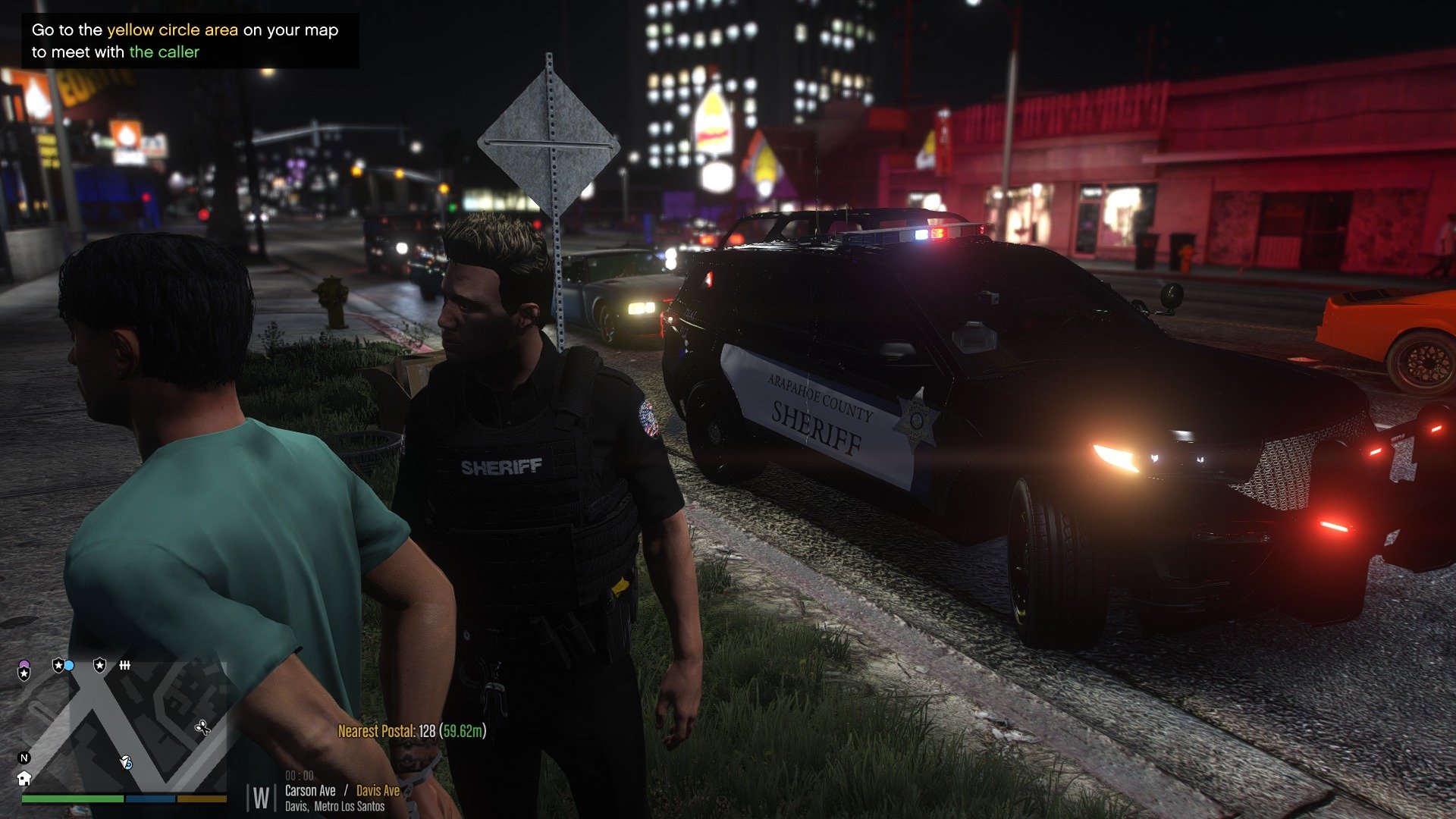Viewport: 1456px width, 819px height.
Task: Select the jail bars marker on minimap
Action: (124, 665)
